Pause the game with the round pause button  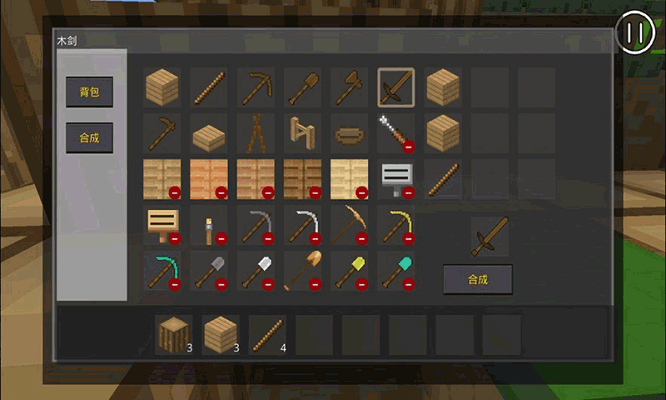[x=635, y=32]
